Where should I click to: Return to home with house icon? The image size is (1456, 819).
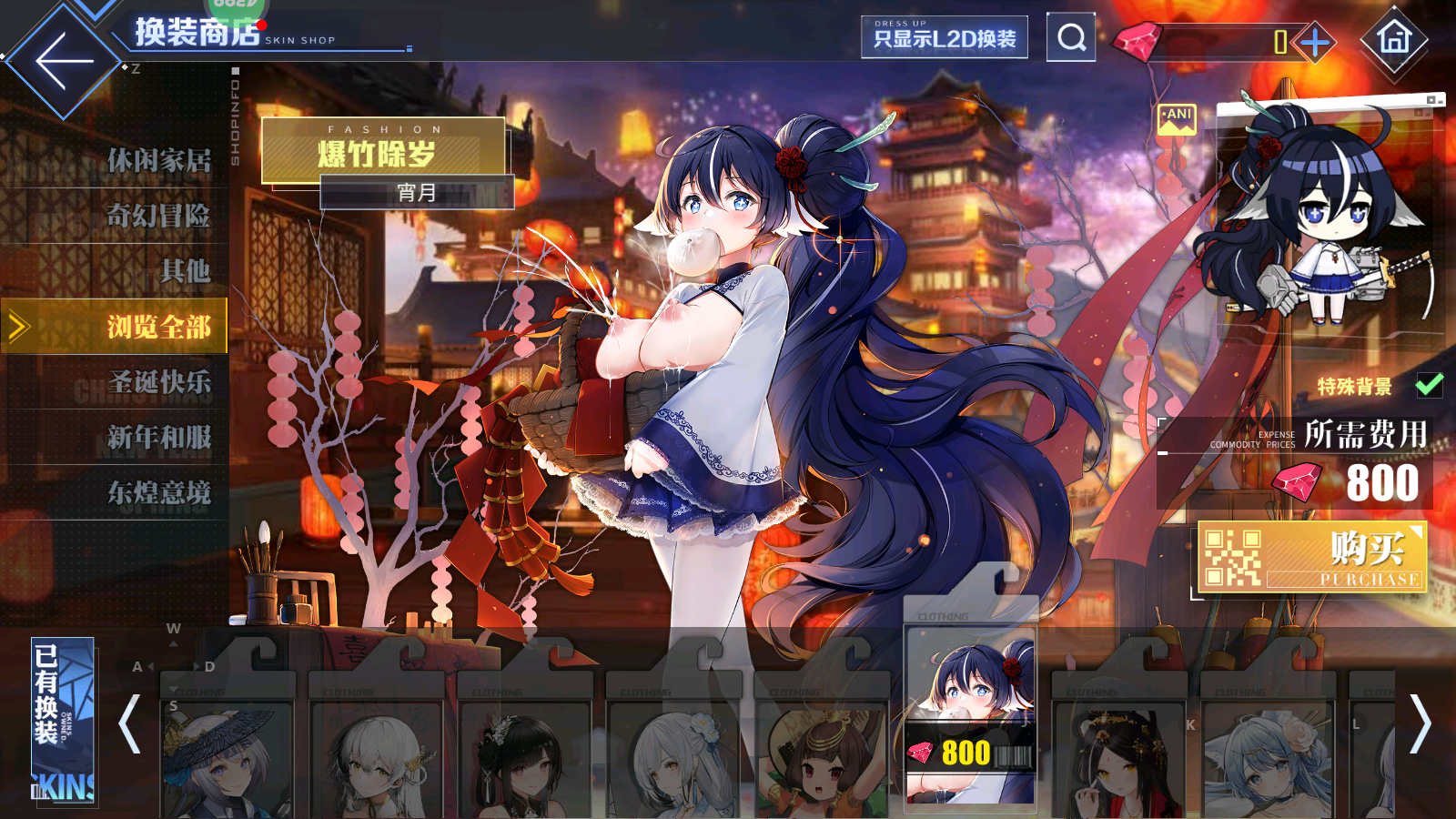point(1393,38)
